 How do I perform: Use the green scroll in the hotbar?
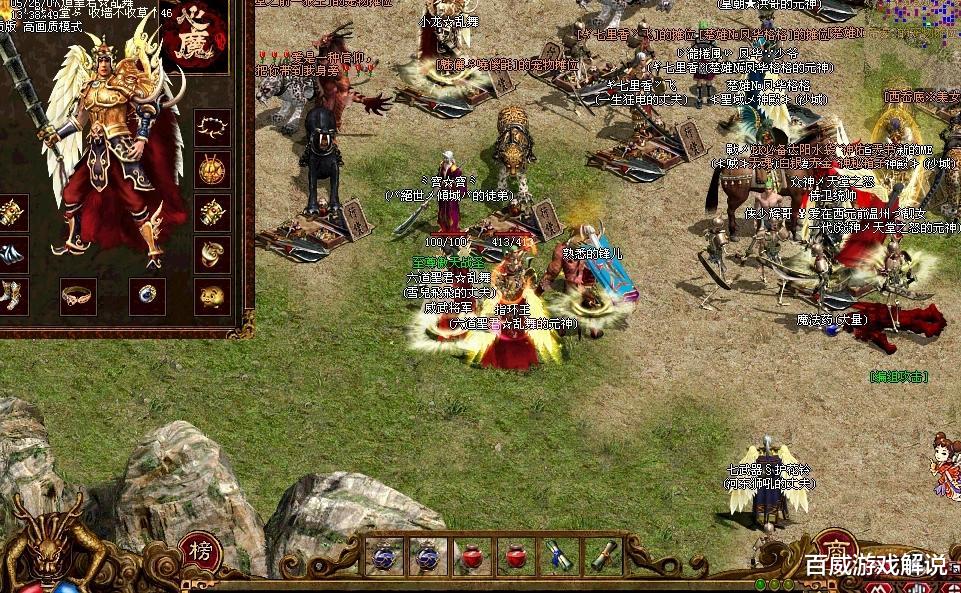coord(601,556)
